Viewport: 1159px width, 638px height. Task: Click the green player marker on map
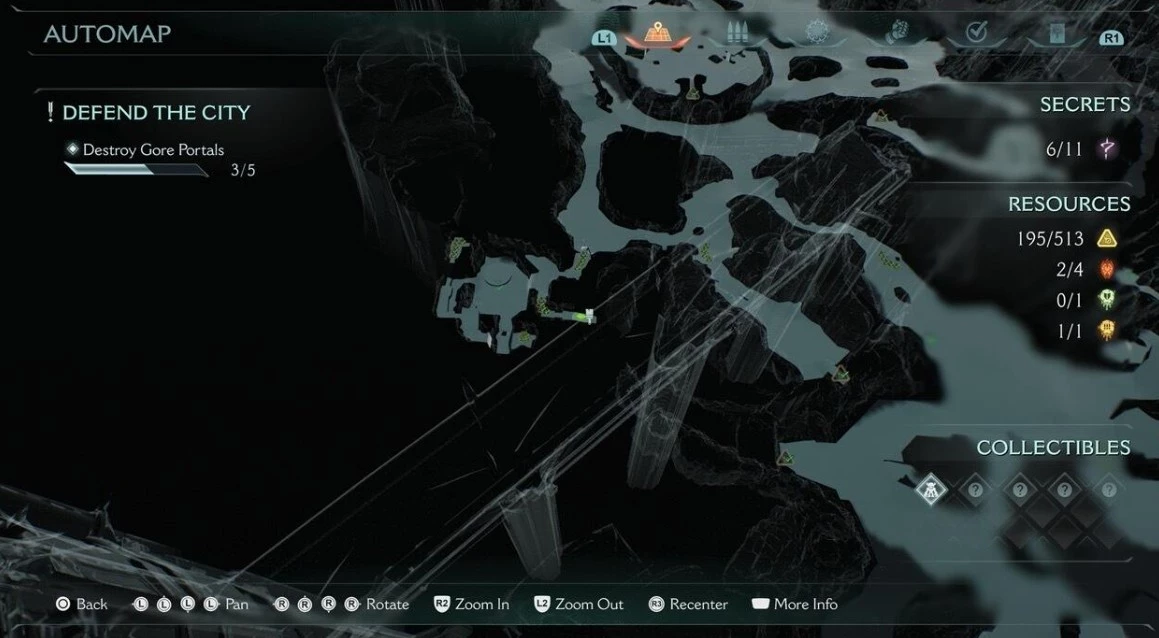point(580,317)
